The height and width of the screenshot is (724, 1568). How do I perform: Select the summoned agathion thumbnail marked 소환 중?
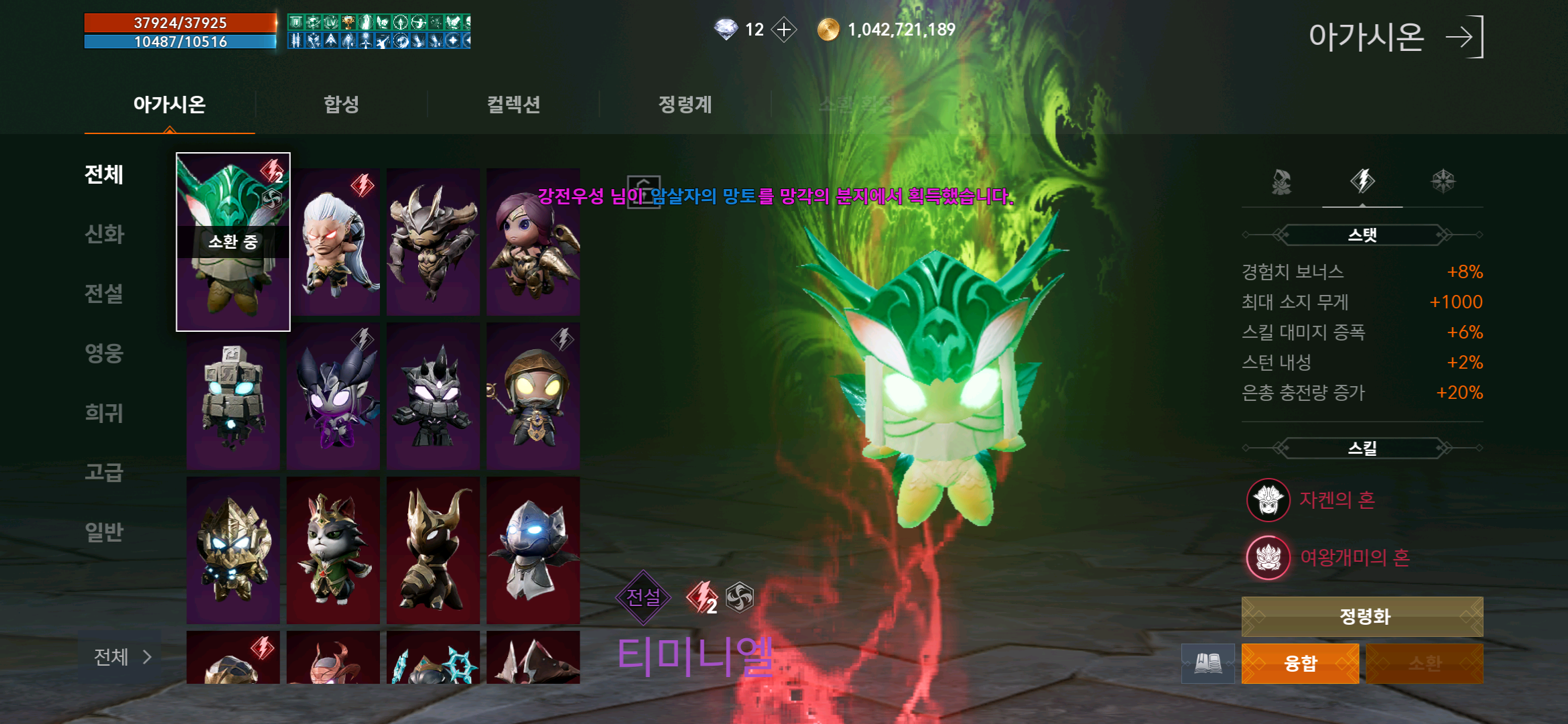click(x=233, y=243)
